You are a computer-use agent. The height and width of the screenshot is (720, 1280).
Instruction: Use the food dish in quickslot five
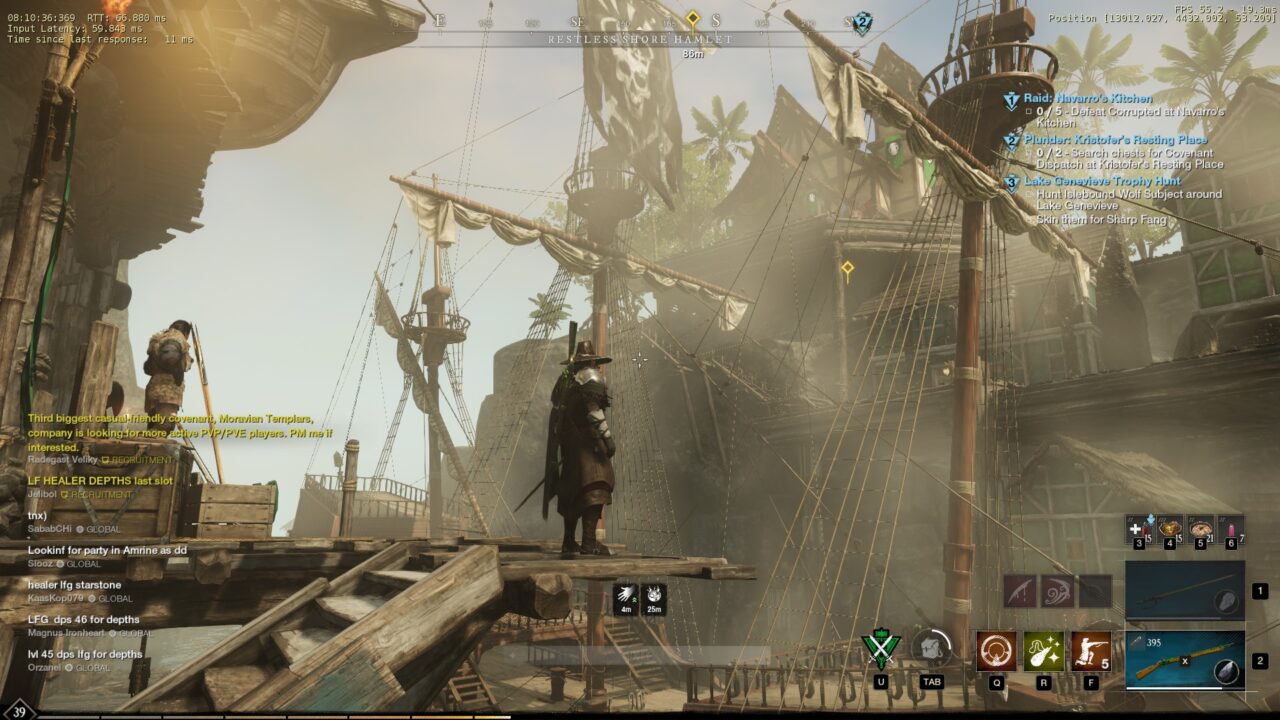click(1201, 529)
